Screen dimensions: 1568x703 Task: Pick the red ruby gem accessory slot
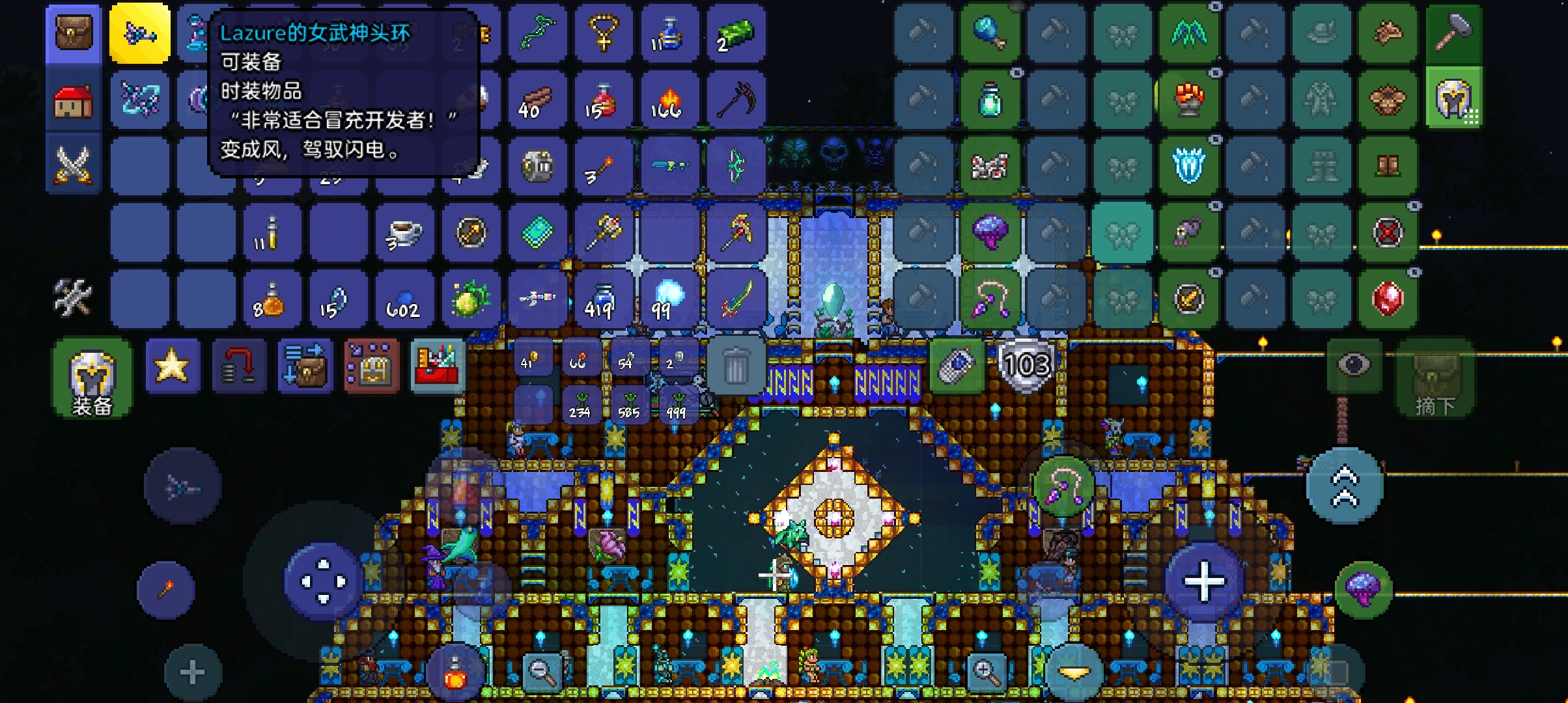click(x=1387, y=299)
